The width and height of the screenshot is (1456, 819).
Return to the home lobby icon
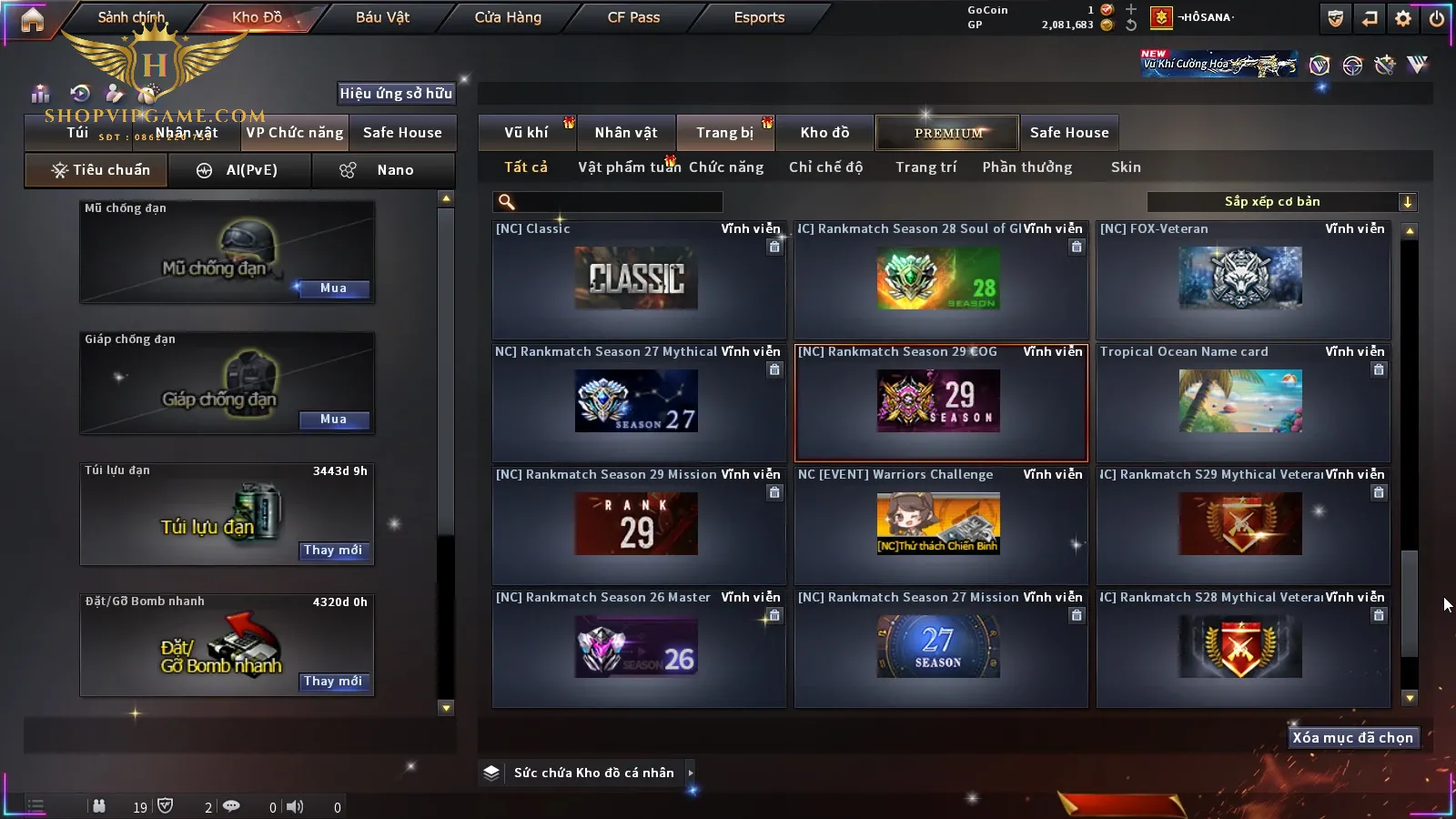[x=32, y=19]
